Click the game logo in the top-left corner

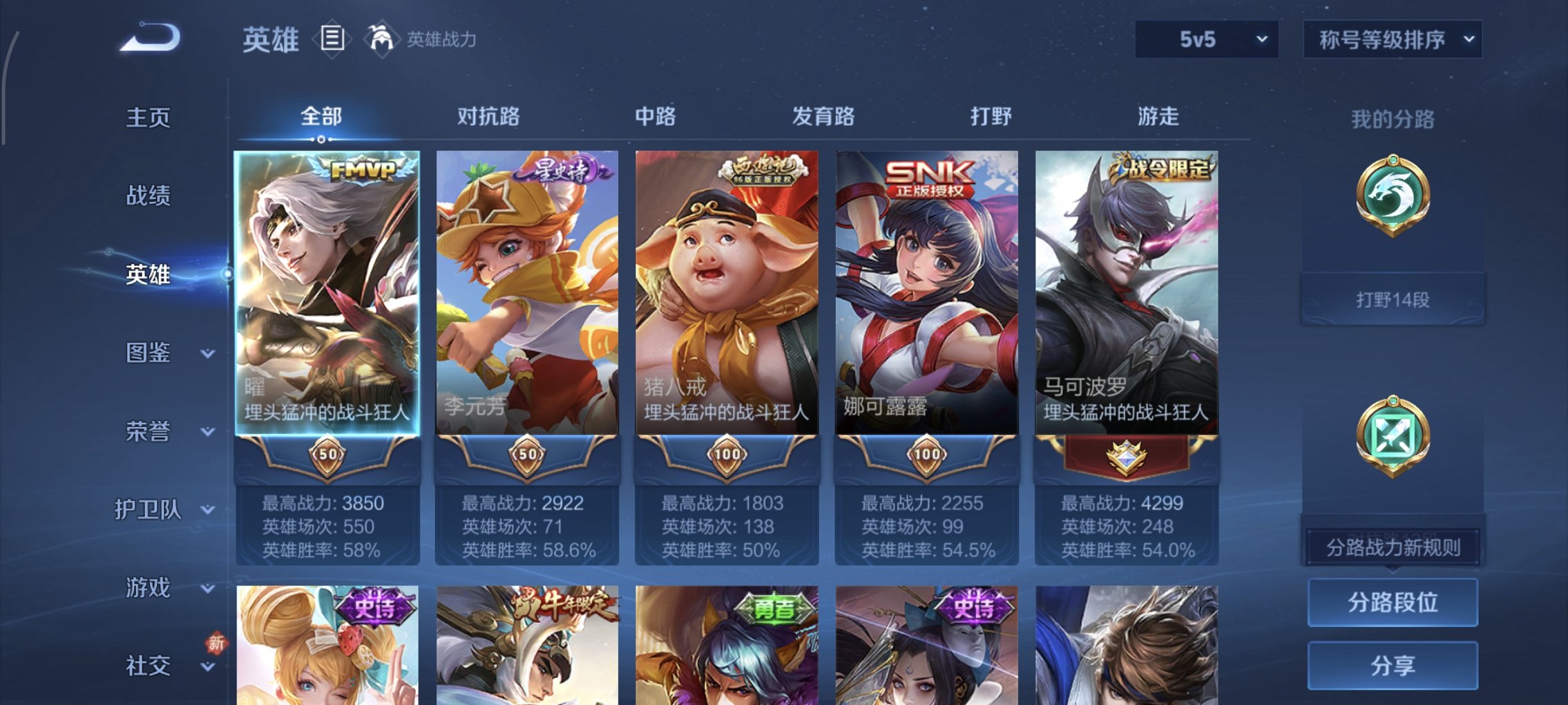point(147,38)
